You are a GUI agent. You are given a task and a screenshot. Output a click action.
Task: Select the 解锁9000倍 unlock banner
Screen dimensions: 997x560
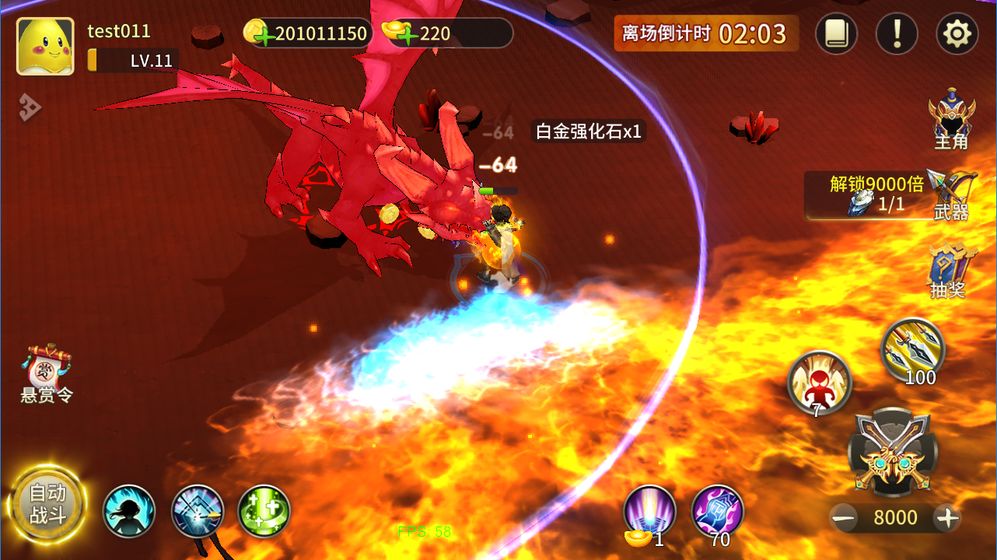tap(867, 195)
